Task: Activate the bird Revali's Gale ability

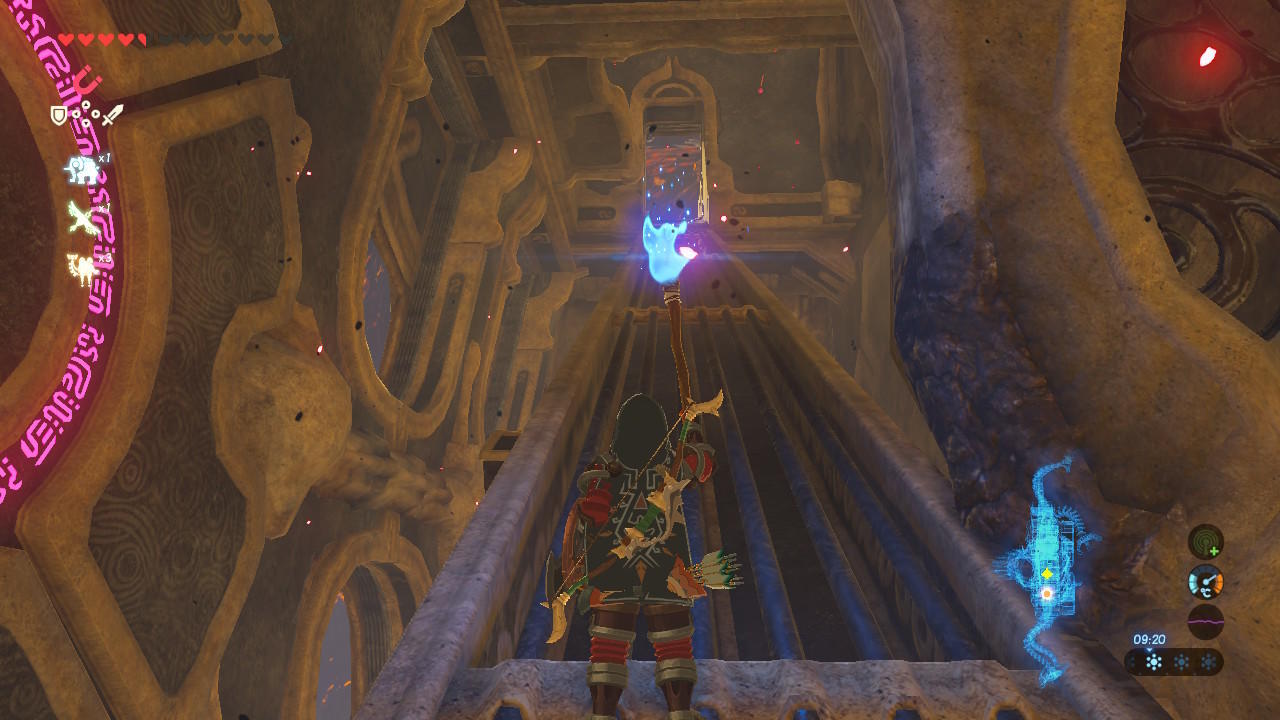Action: click(81, 217)
